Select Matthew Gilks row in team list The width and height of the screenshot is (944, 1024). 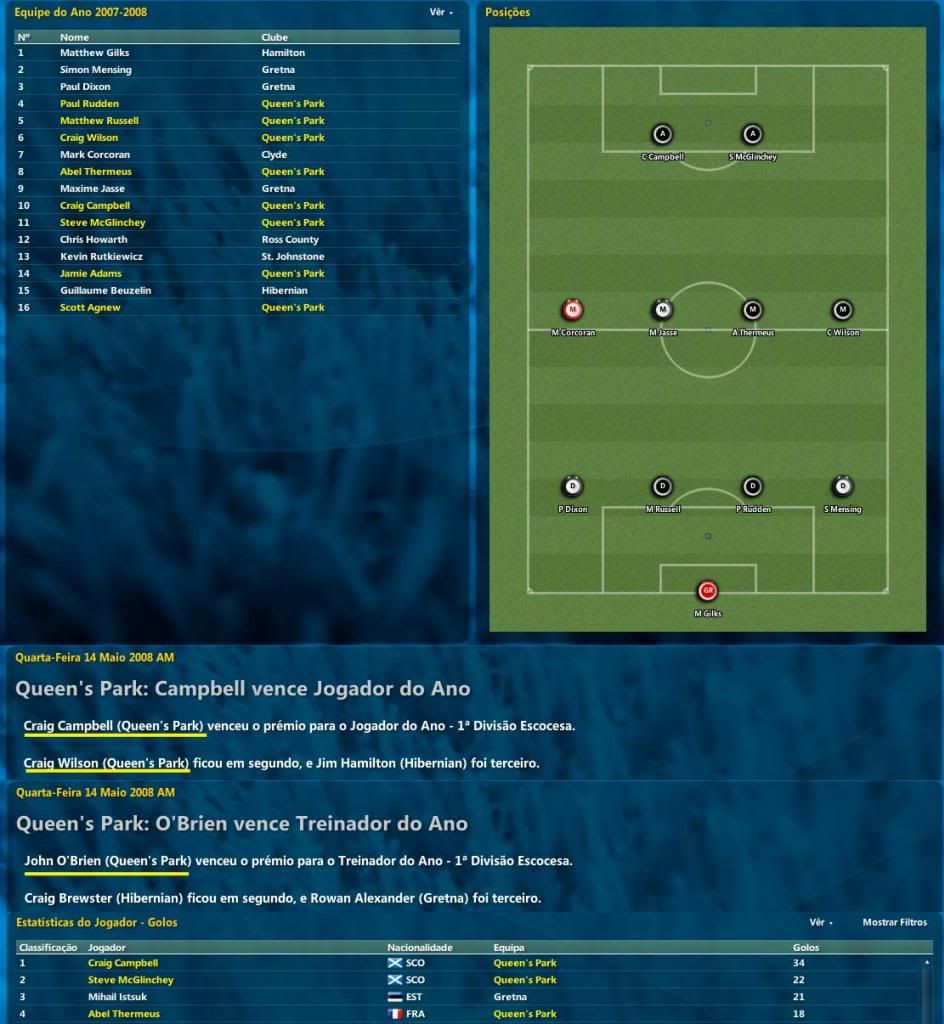94,52
